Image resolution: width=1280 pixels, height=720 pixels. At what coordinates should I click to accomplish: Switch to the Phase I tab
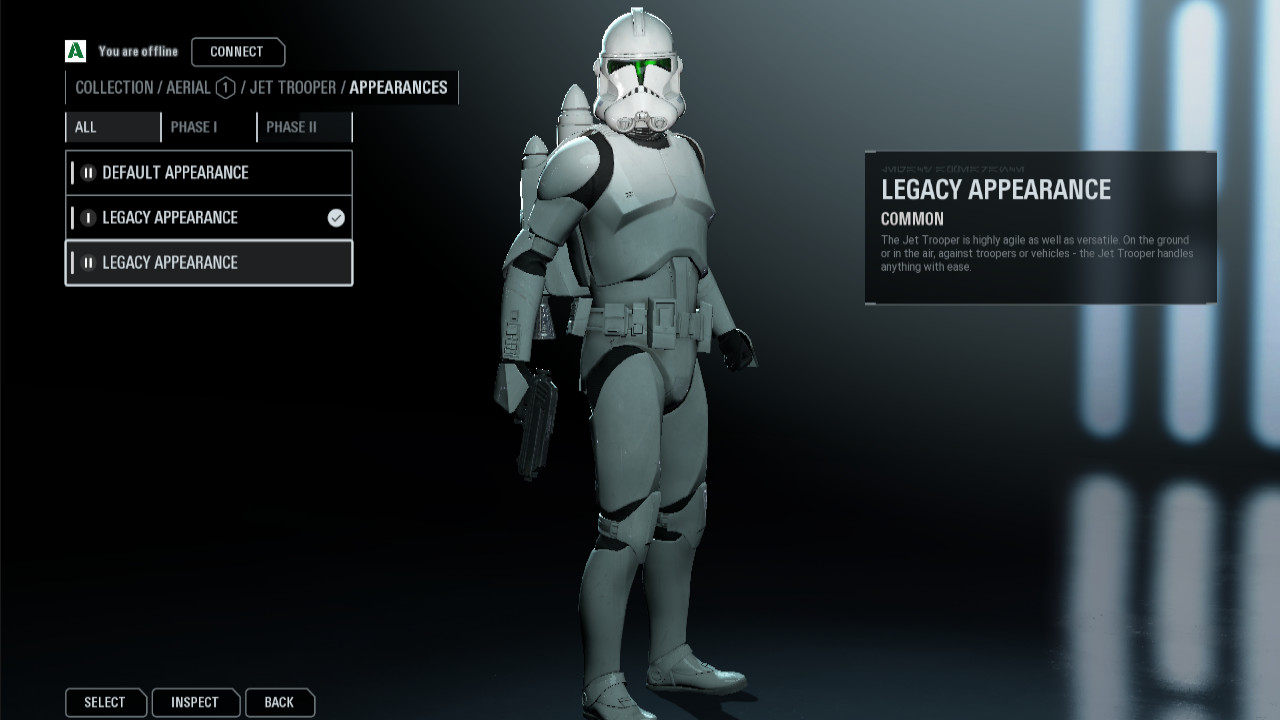(207, 127)
